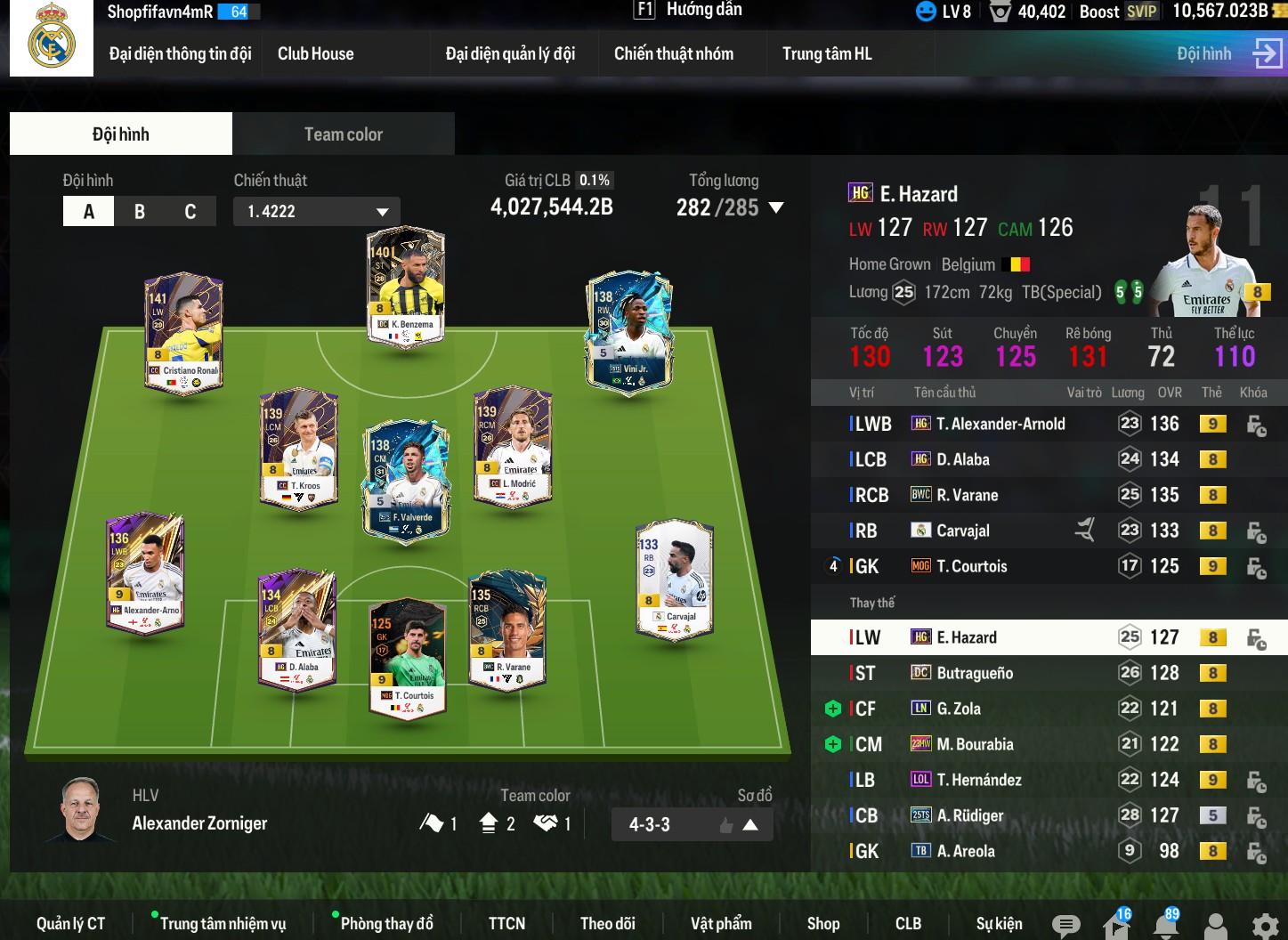Open Club House menu
This screenshot has height=940, width=1288.
pyautogui.click(x=315, y=53)
